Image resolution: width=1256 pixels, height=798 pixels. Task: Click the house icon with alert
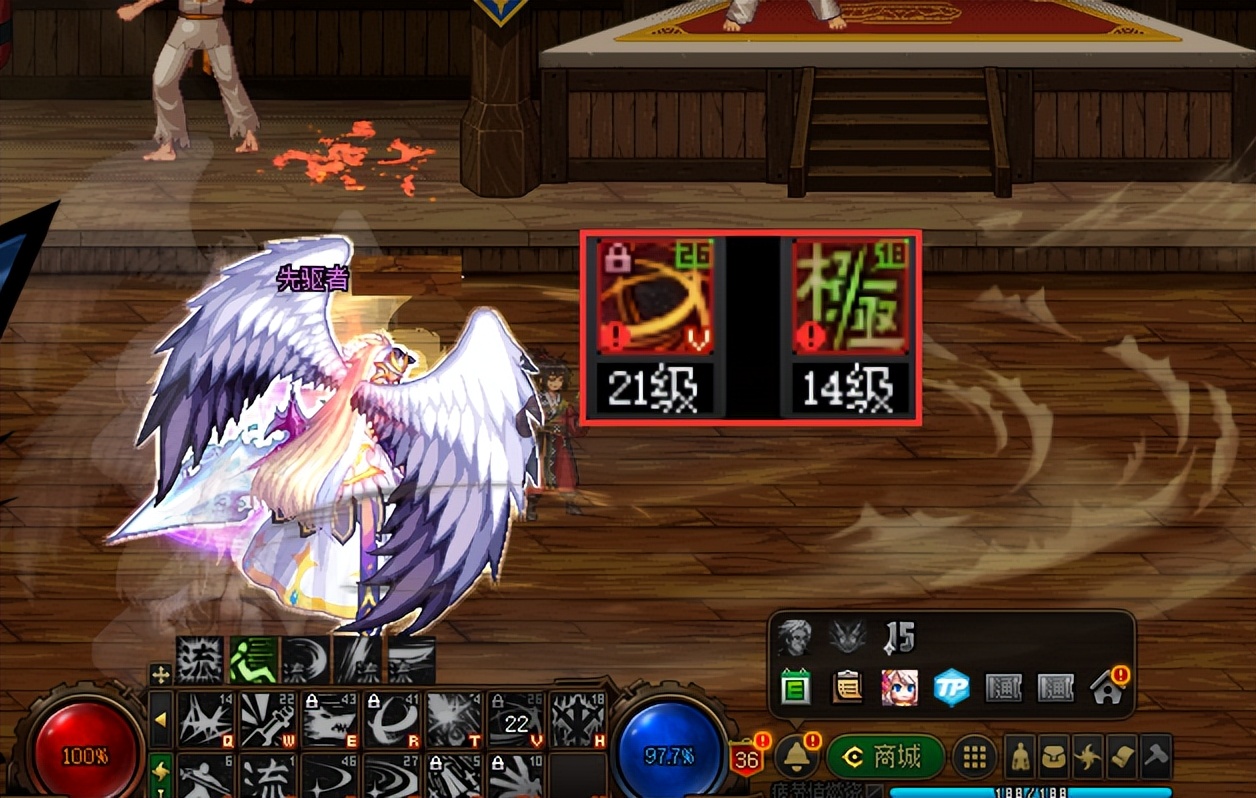click(x=1108, y=688)
